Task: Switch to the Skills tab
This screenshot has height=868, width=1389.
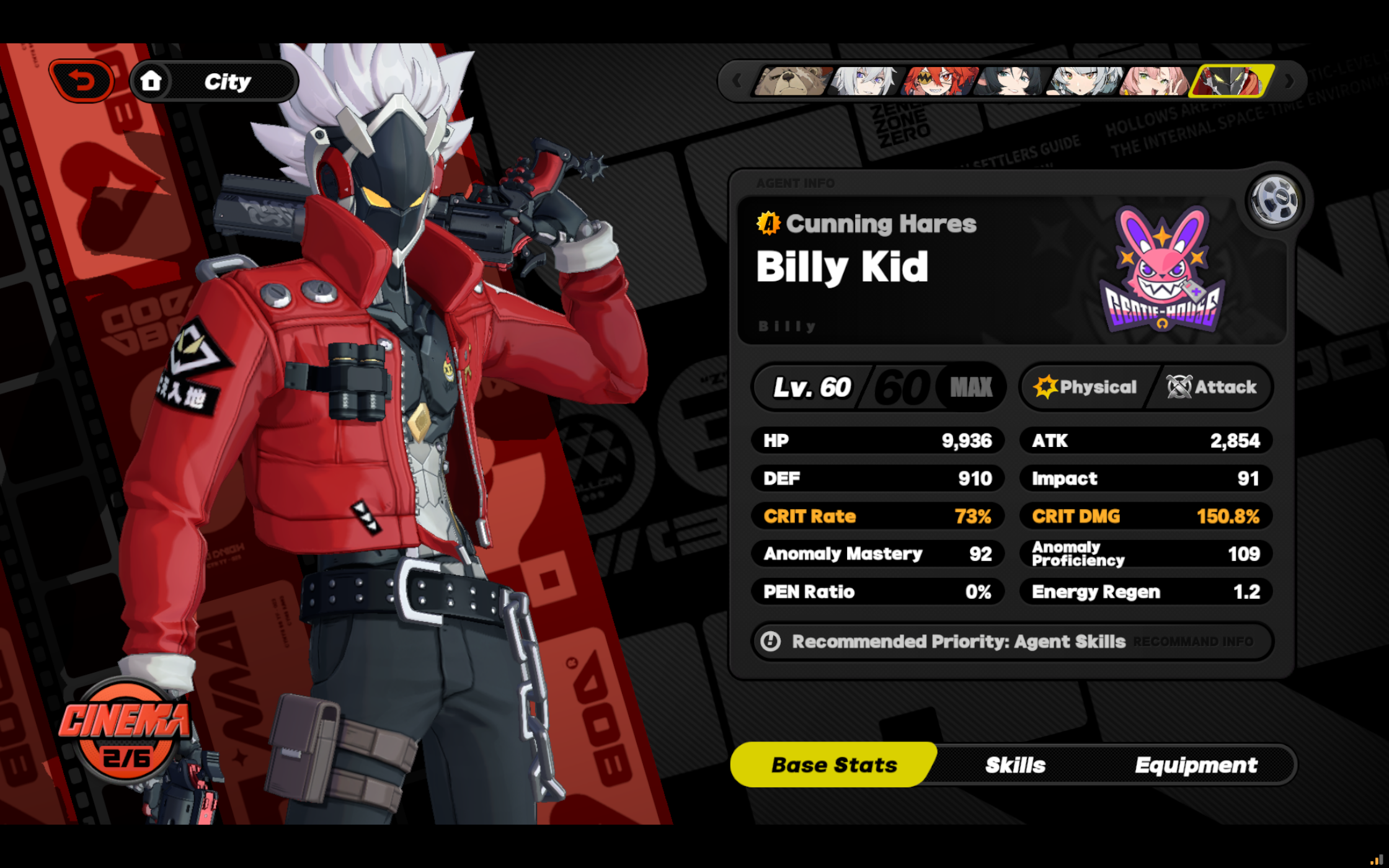Action: pyautogui.click(x=1015, y=764)
